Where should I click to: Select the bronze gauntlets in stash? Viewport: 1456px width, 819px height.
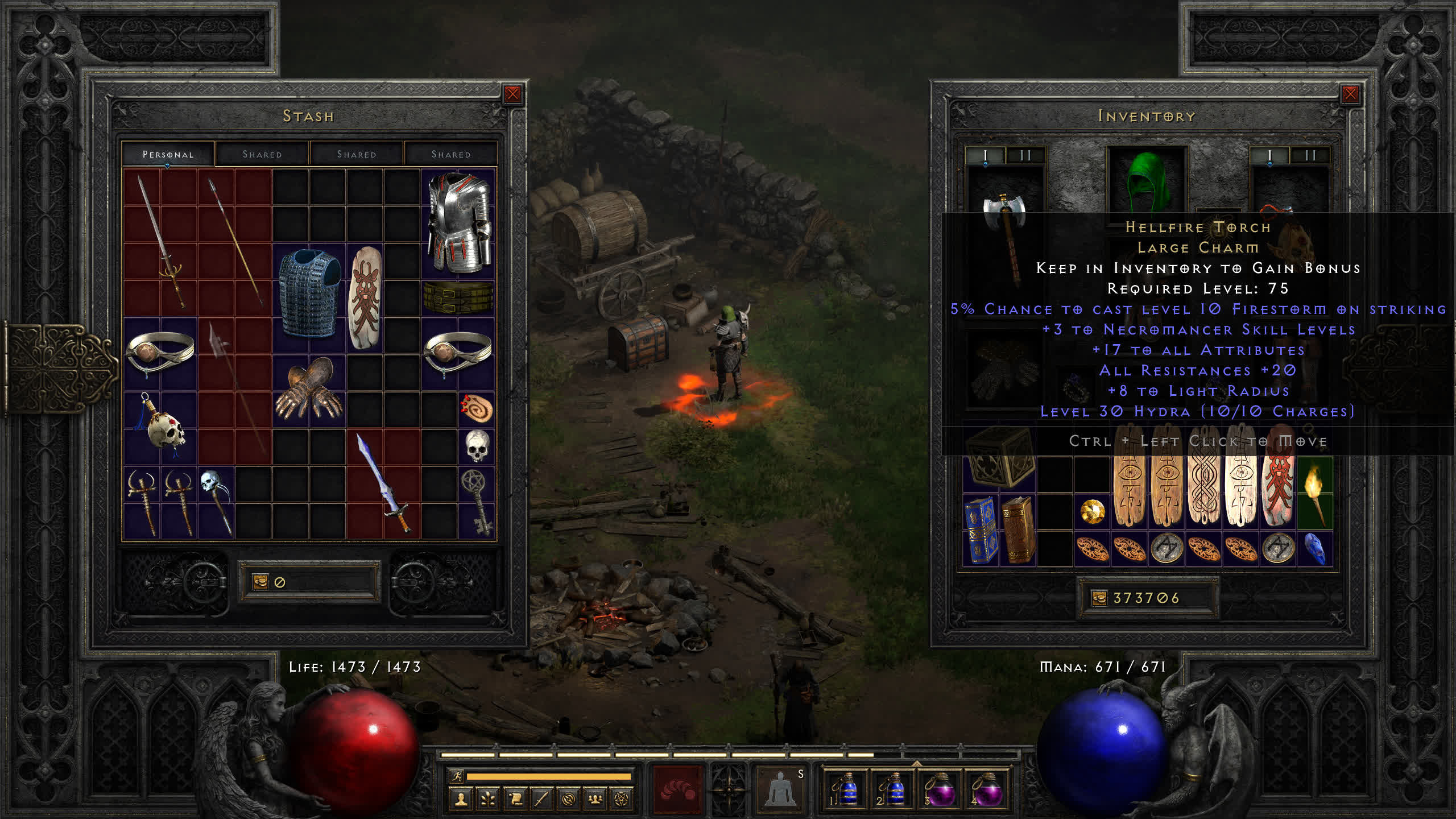(x=309, y=388)
